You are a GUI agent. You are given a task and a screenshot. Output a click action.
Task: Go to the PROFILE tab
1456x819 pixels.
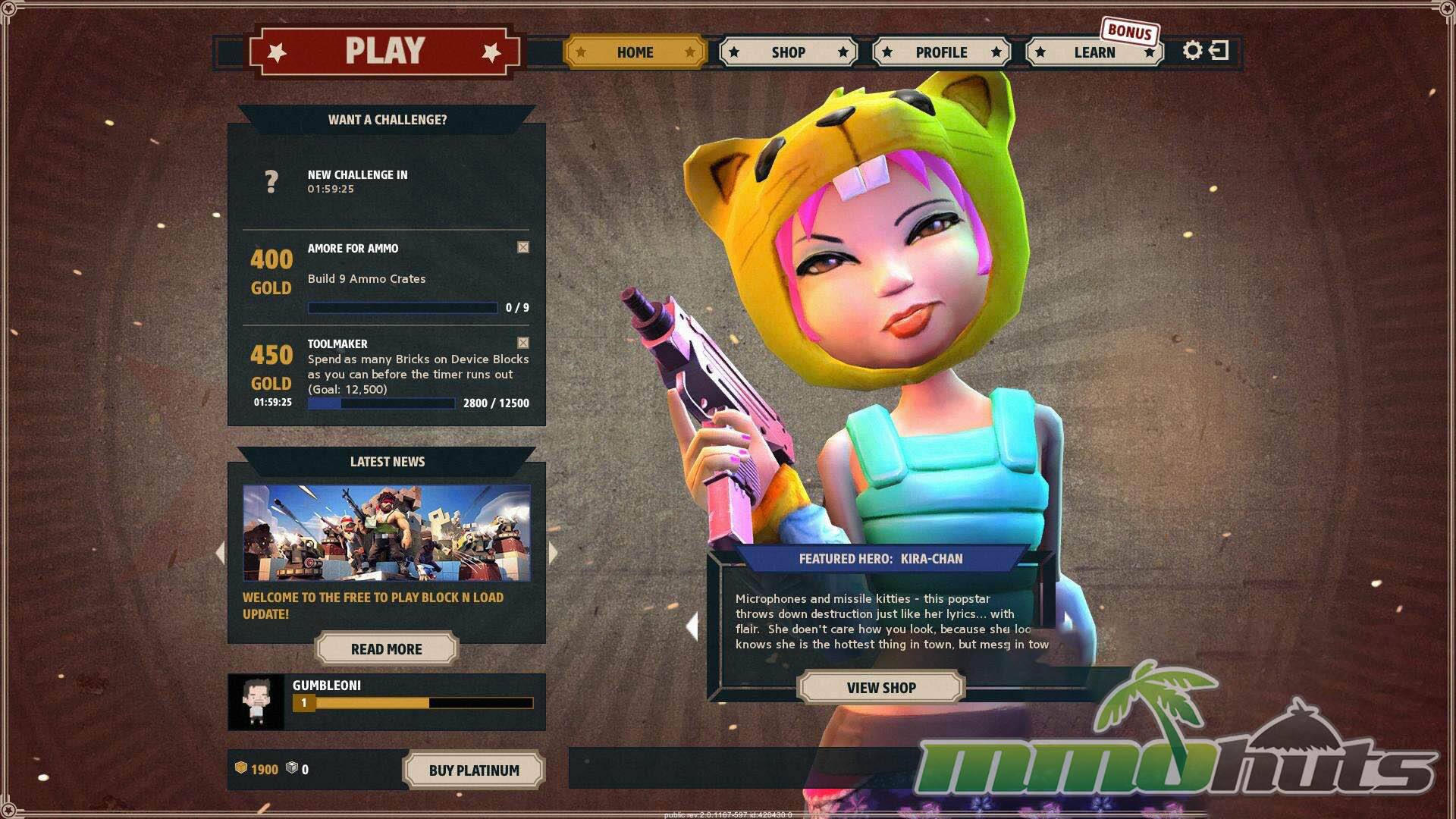[x=941, y=52]
